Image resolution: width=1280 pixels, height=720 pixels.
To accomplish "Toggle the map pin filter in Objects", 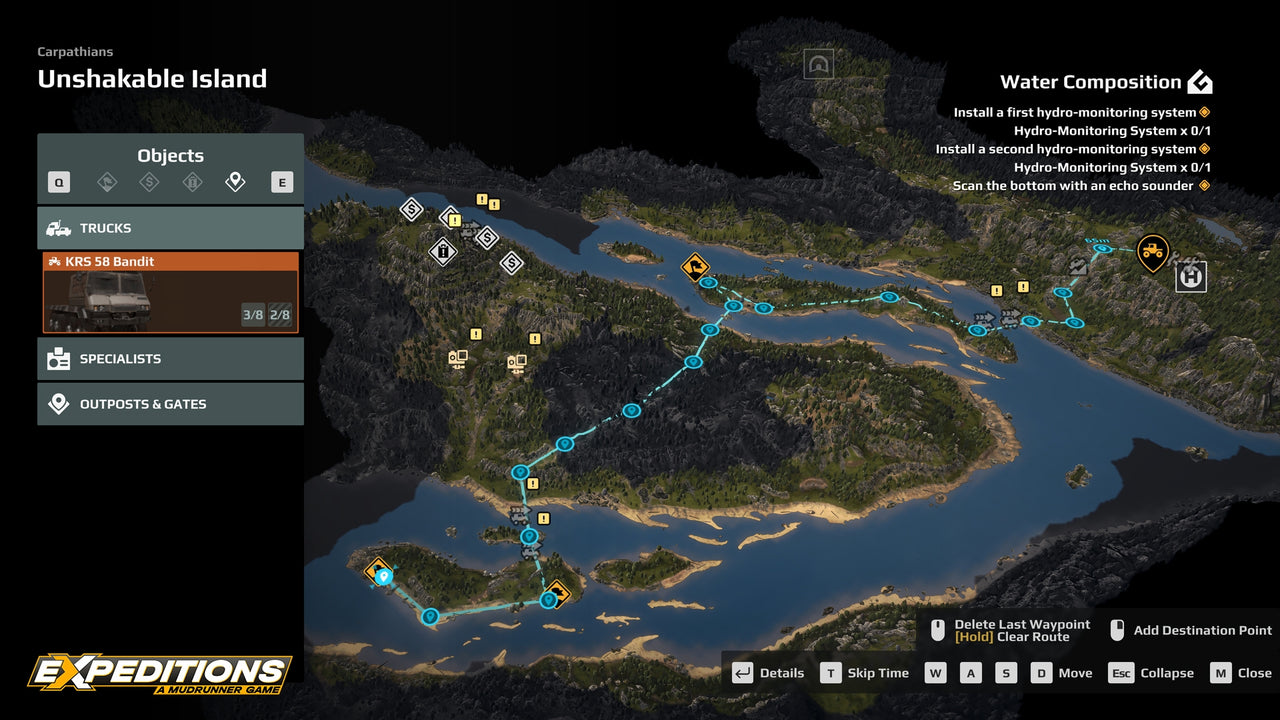I will tap(235, 181).
